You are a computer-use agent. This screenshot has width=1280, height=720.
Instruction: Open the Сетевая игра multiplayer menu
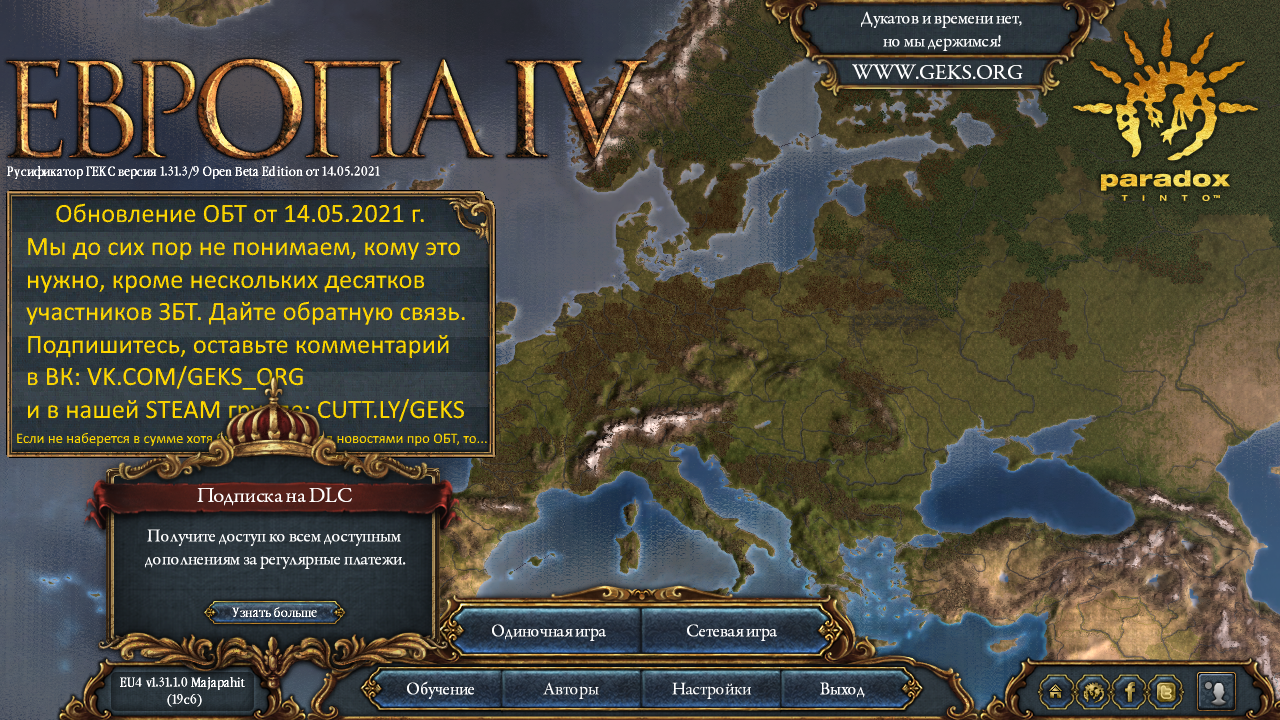(732, 631)
